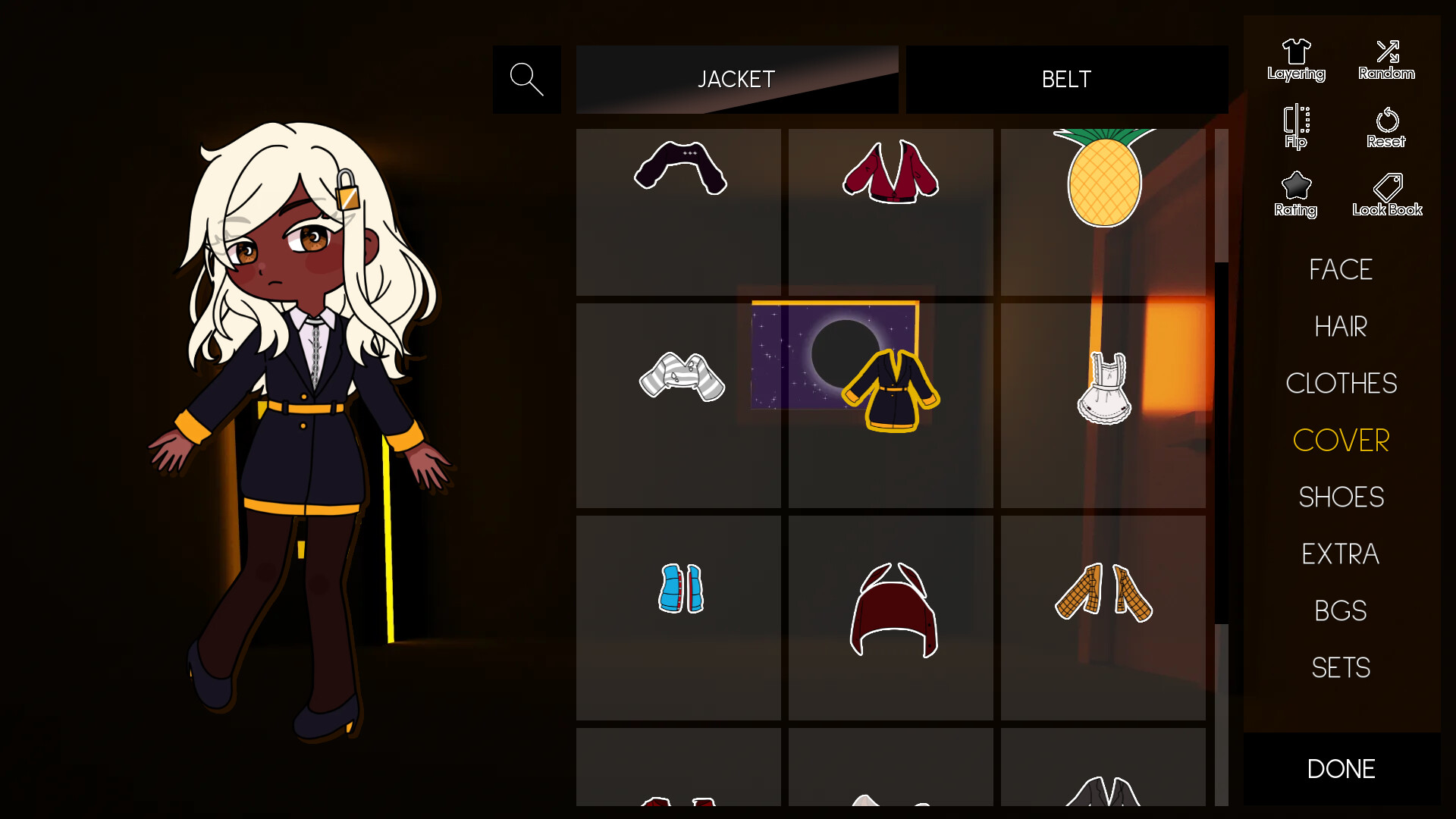Switch to the BELT tab
Viewport: 1456px width, 819px height.
click(1066, 79)
